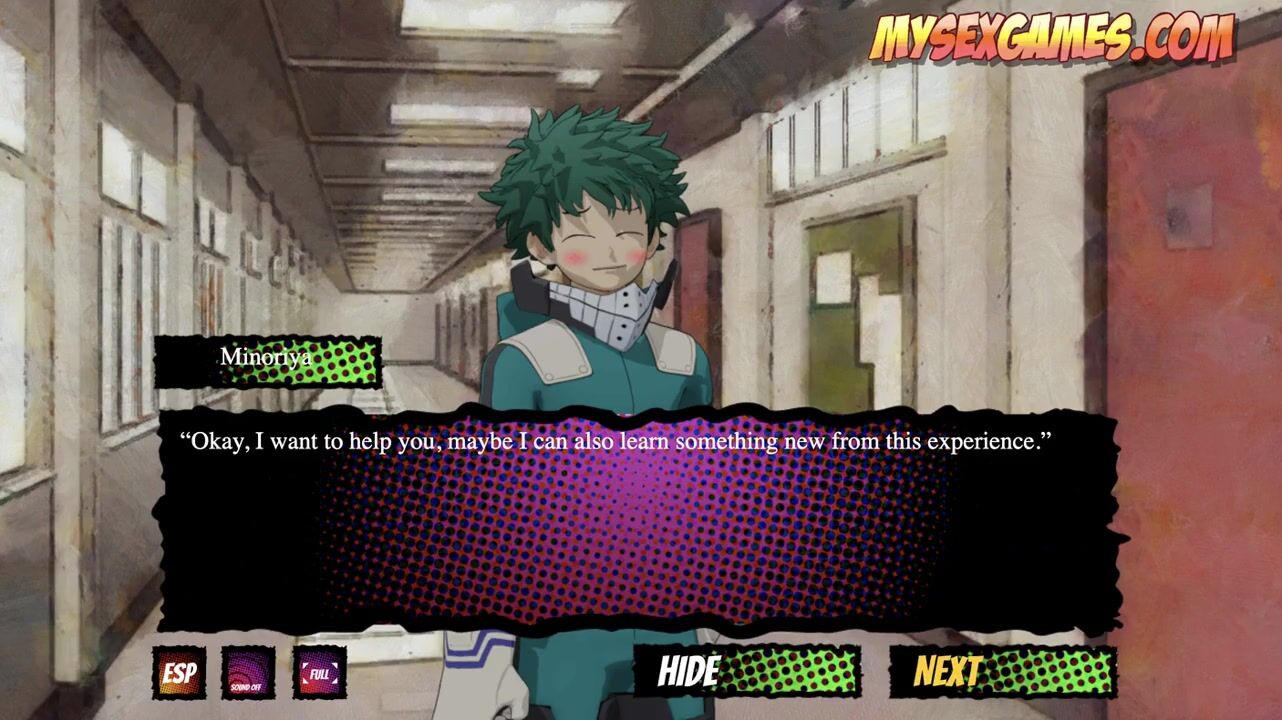Toggle the Sound Off button
Screen dimensions: 1282x720
click(x=247, y=673)
